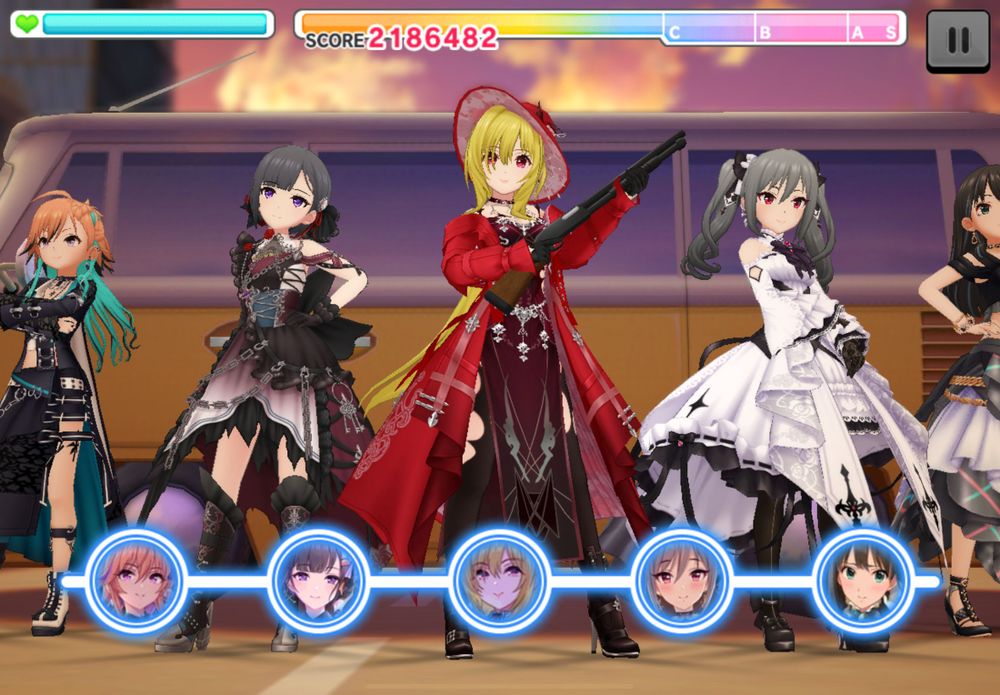Tap the dark-haired purple-eyed idol circle
1000x695 pixels.
[318, 580]
